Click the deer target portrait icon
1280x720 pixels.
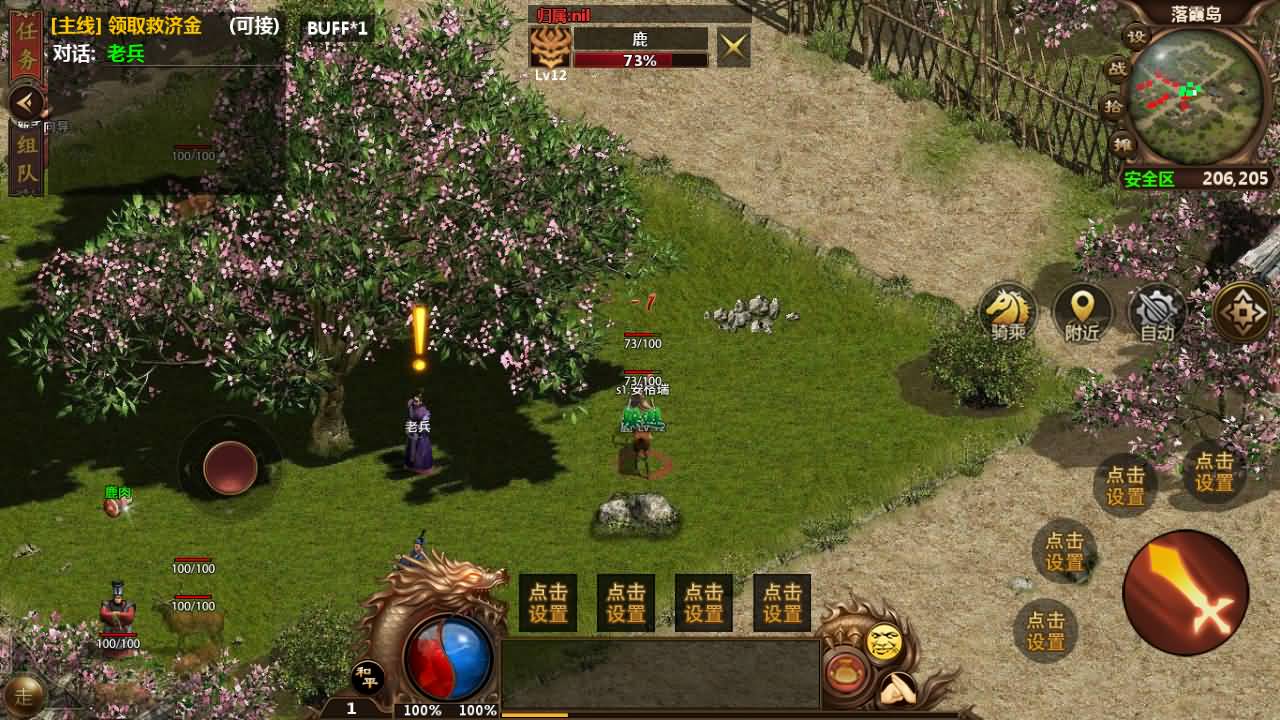coord(550,46)
